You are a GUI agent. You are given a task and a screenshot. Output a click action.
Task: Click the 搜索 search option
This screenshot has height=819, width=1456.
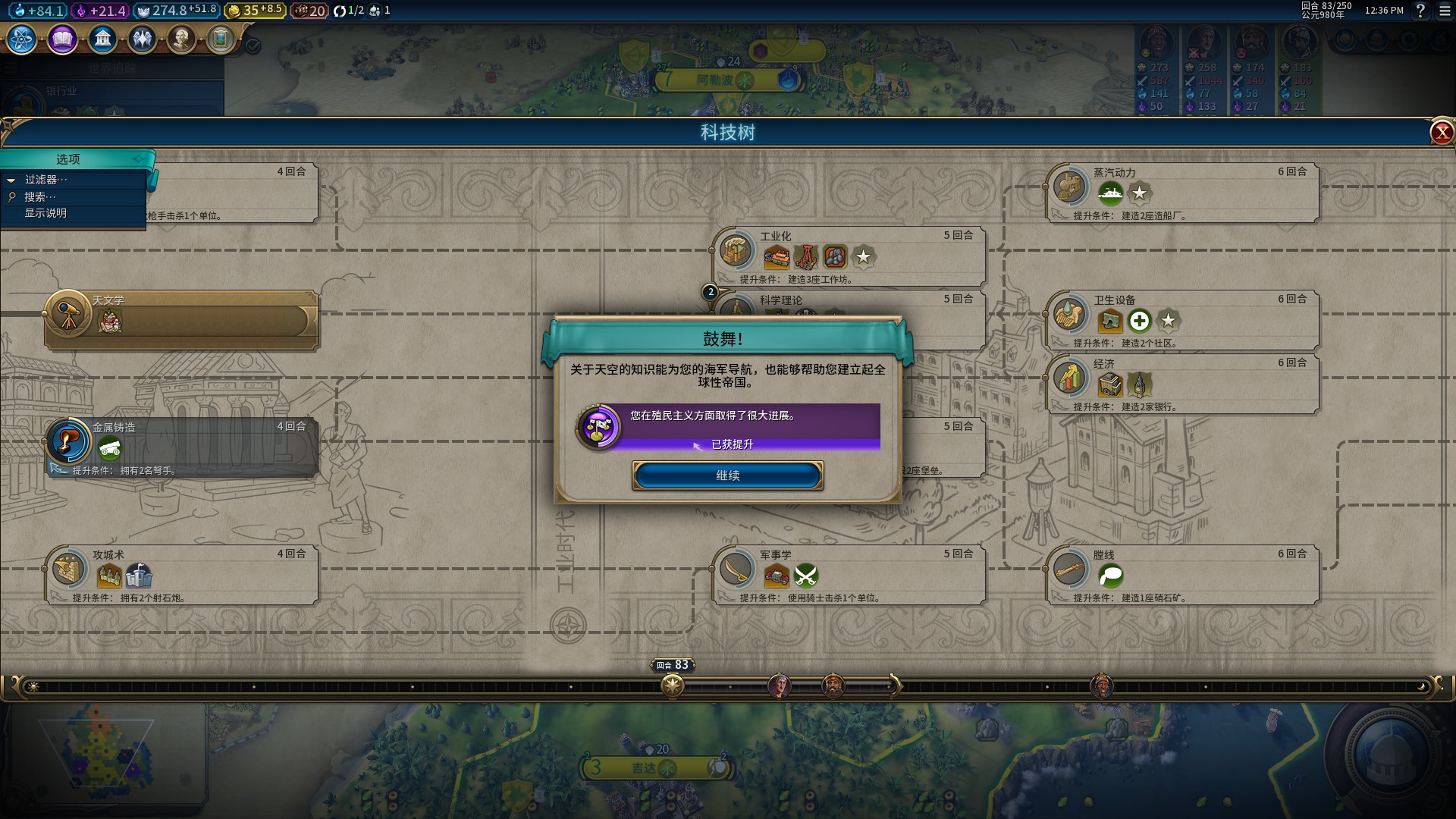point(39,196)
